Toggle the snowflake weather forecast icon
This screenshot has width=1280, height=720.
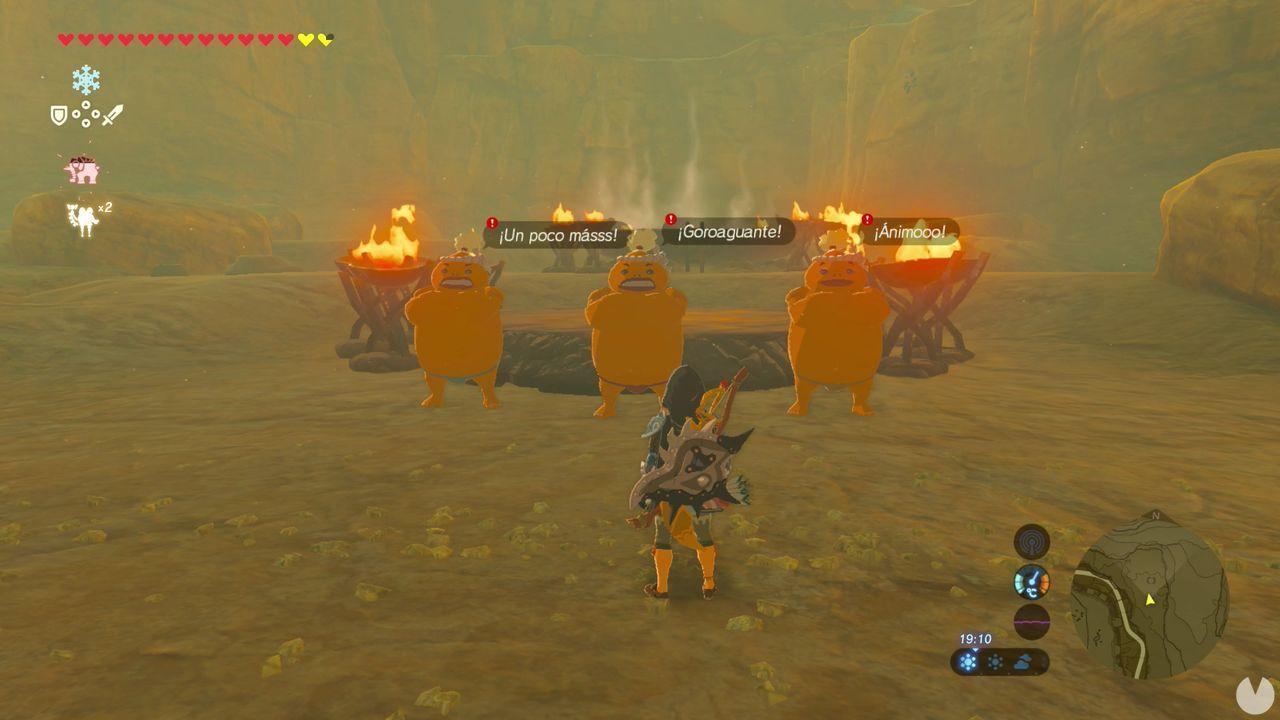click(967, 660)
